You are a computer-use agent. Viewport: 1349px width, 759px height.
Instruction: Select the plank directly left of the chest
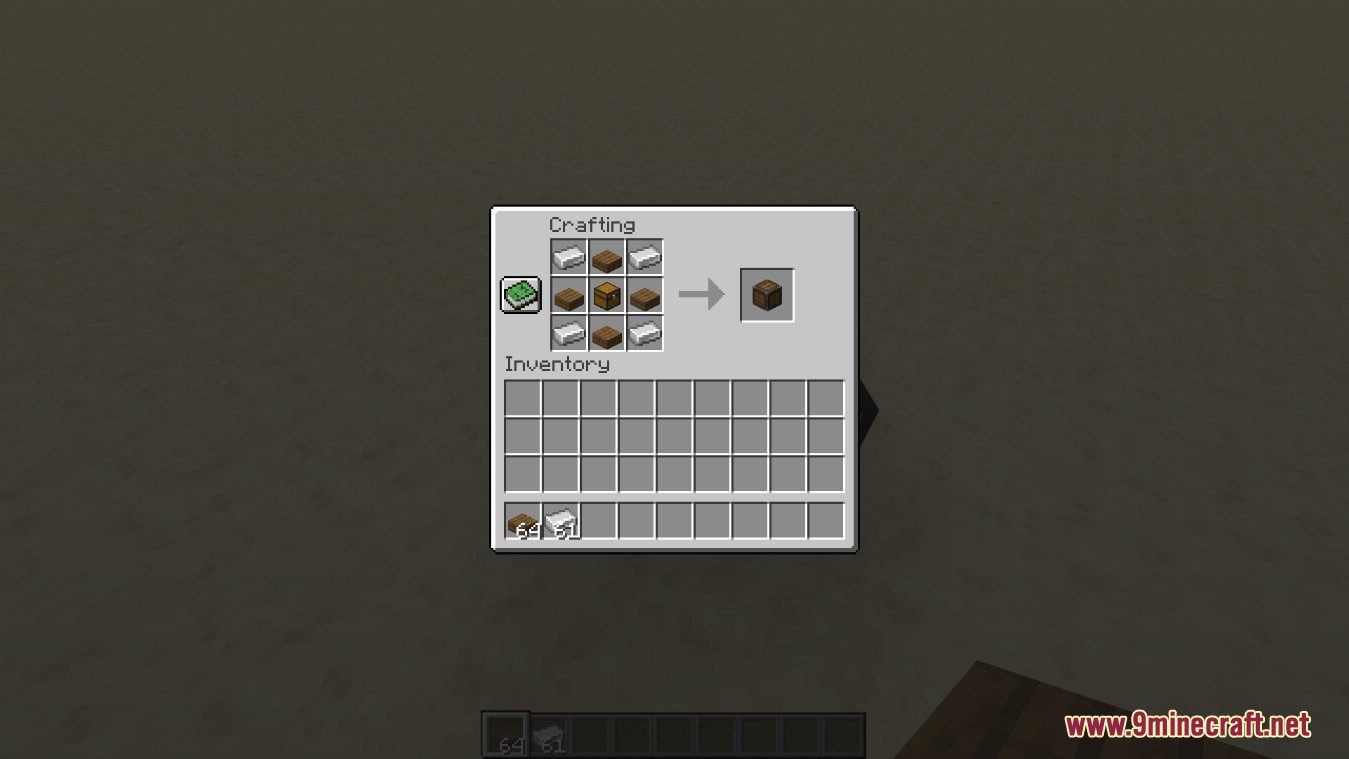(566, 295)
